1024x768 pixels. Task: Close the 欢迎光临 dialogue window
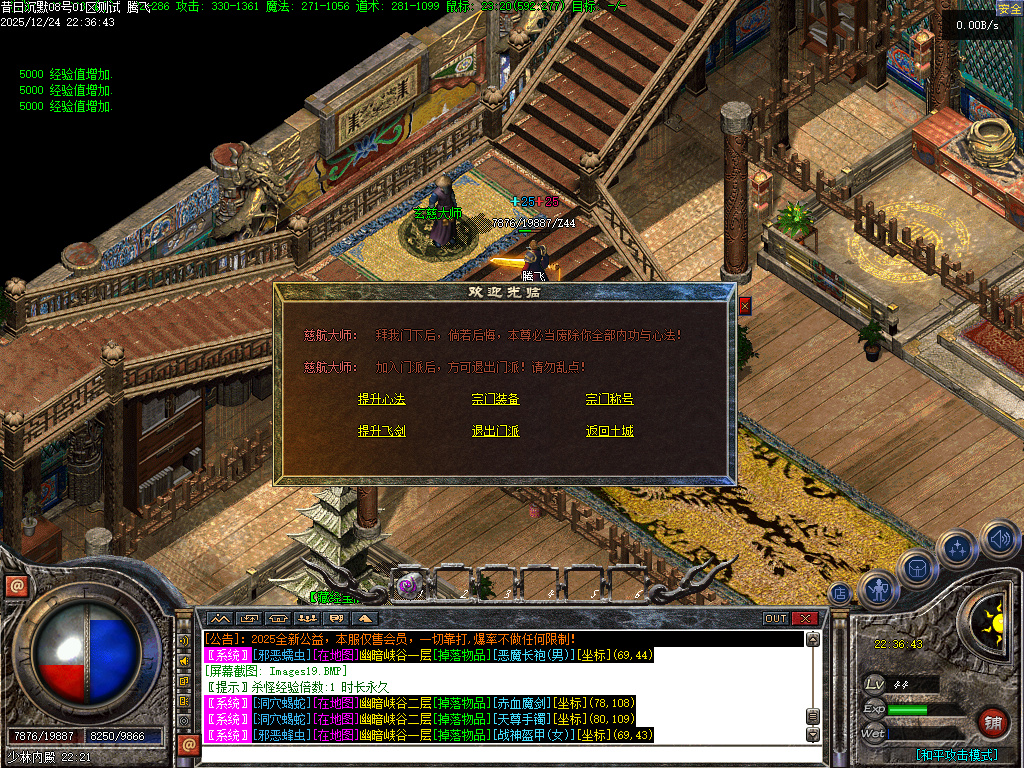coord(744,306)
